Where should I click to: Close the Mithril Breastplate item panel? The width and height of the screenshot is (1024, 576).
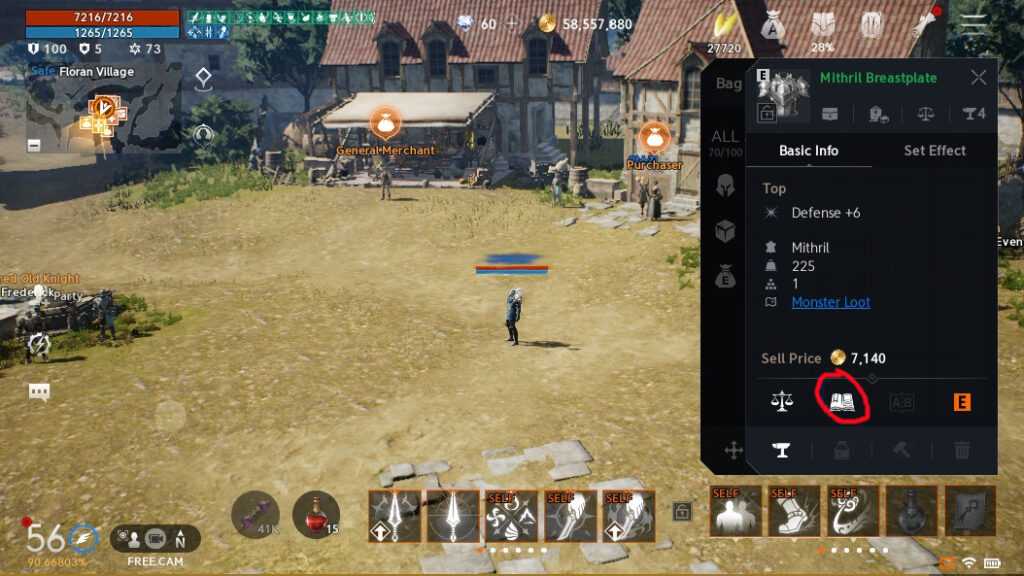coord(978,77)
